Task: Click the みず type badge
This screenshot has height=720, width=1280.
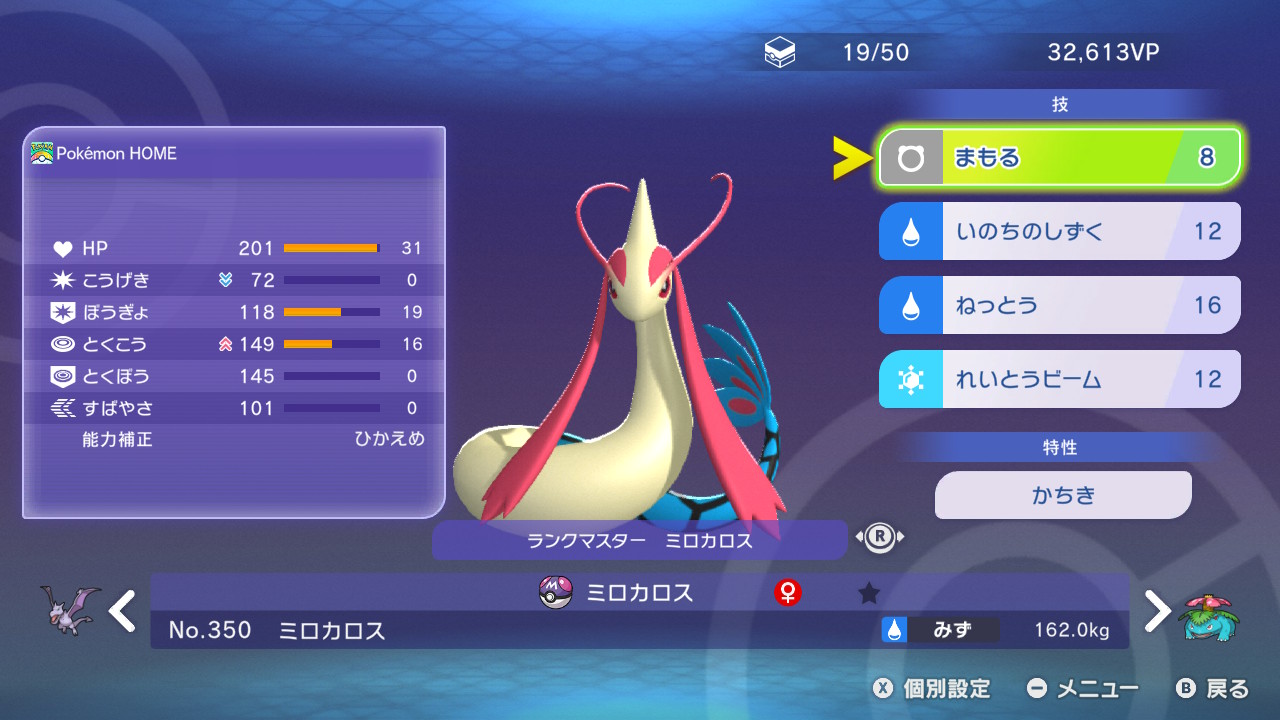Action: pos(940,630)
